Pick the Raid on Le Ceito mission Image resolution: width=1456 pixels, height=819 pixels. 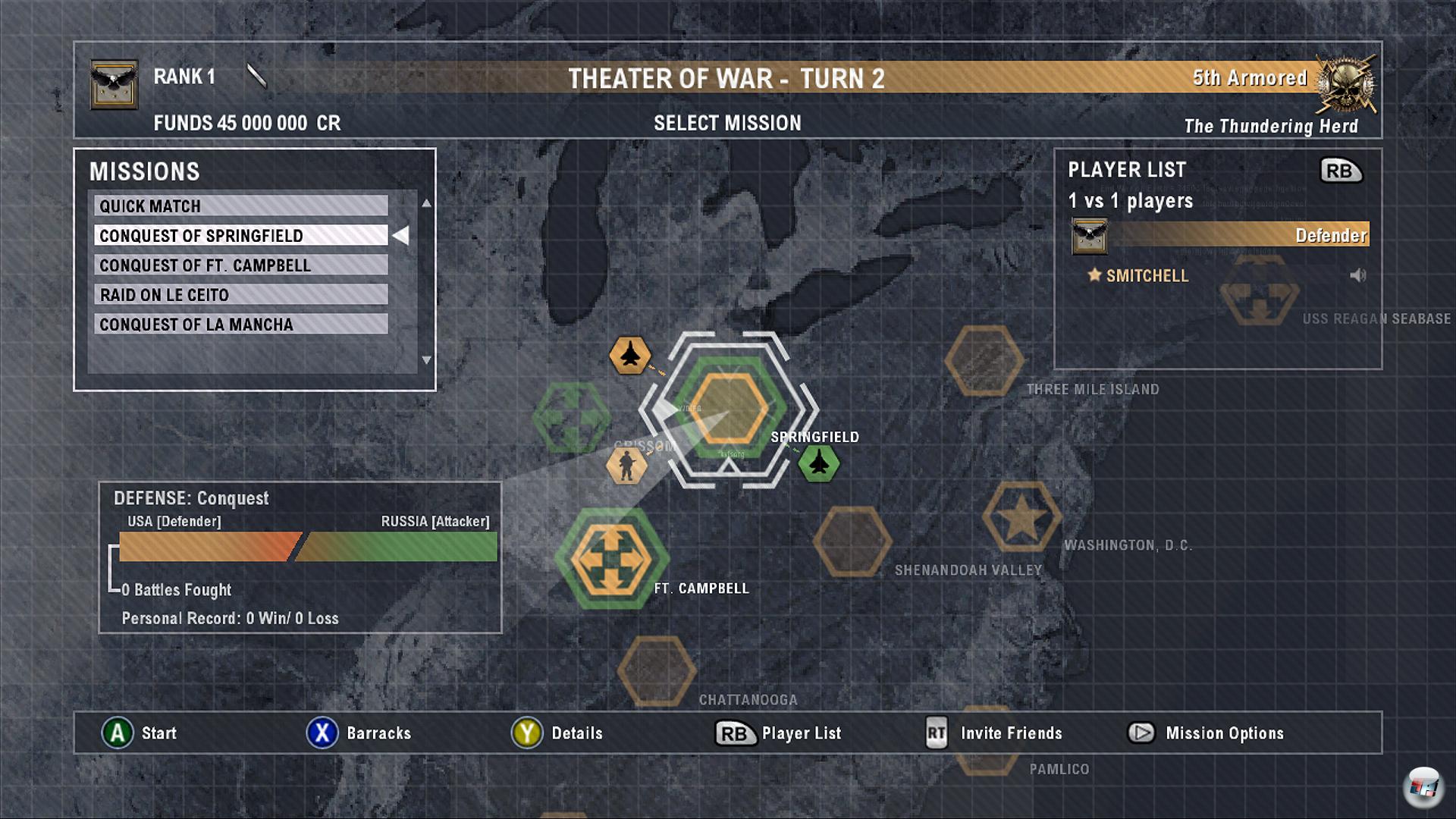coord(240,295)
